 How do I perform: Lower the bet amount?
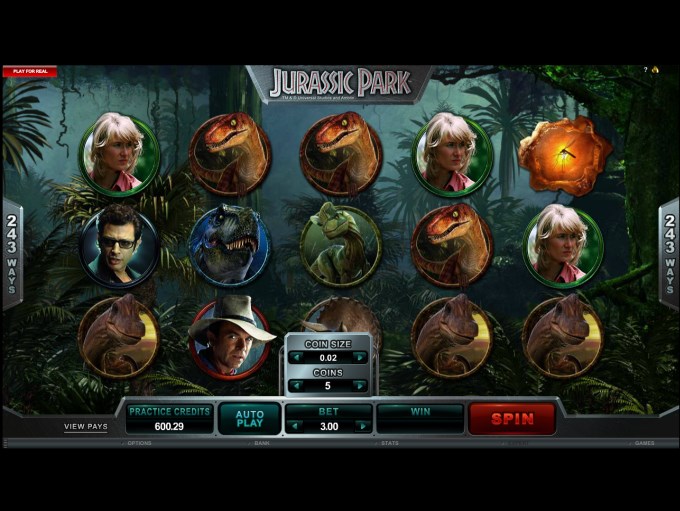[293, 426]
